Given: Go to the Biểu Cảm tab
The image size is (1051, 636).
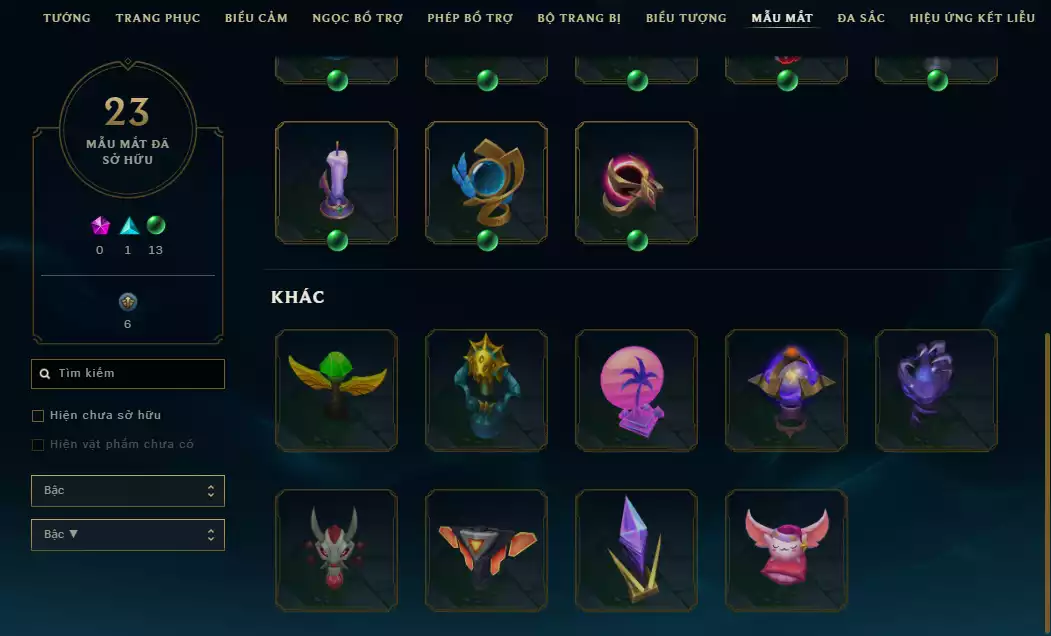Looking at the screenshot, I should coord(256,18).
